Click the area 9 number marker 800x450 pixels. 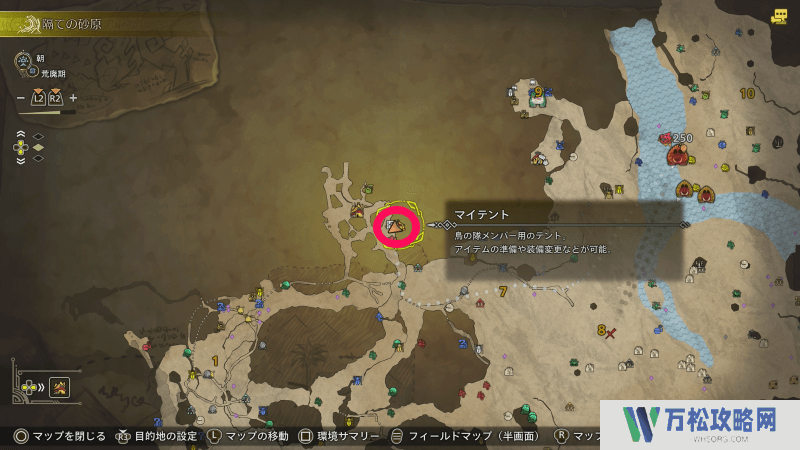[x=538, y=93]
